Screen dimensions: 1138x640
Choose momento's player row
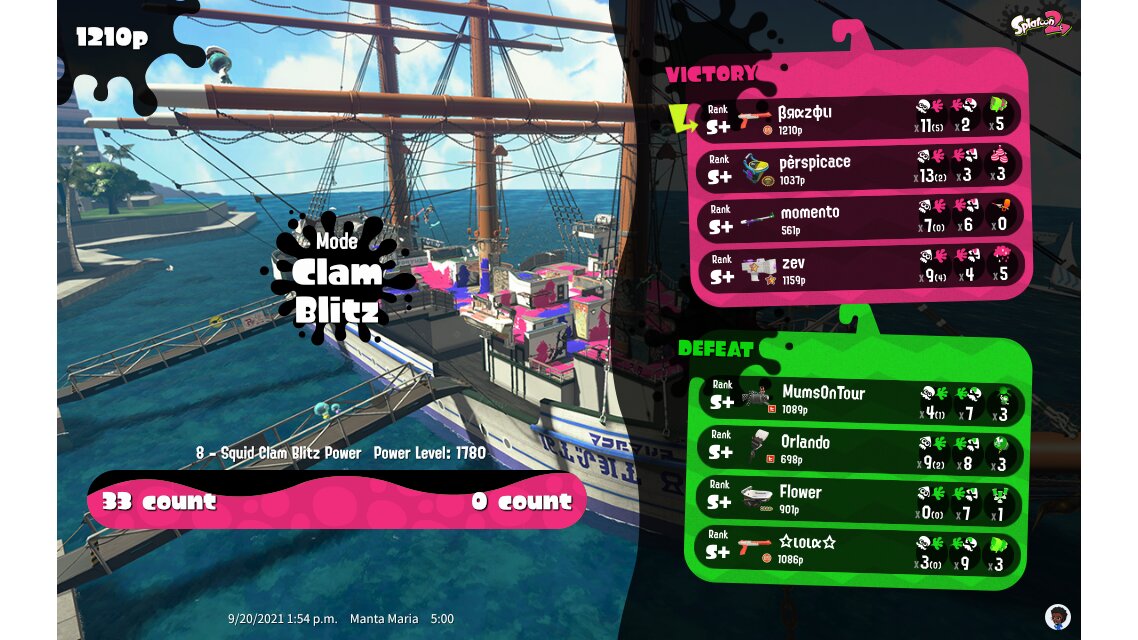[x=860, y=217]
